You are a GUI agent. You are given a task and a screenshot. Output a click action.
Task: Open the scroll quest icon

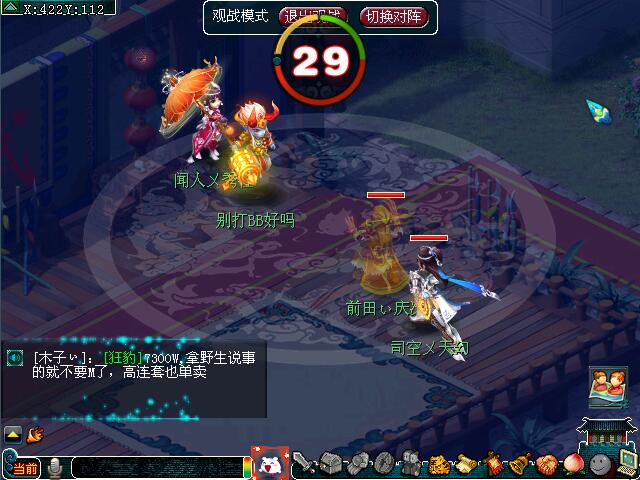tap(465, 463)
